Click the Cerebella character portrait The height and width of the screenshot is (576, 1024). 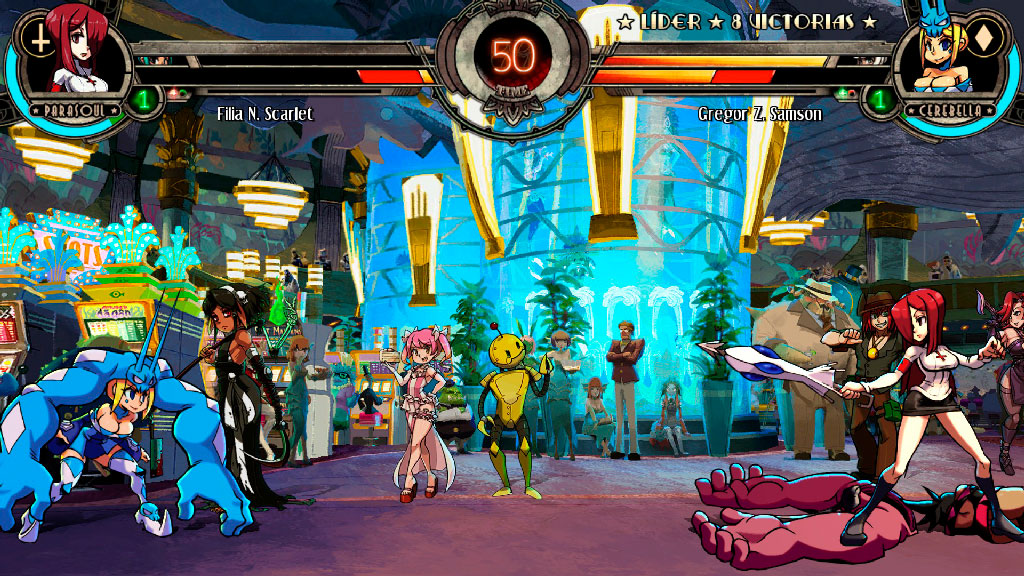point(940,58)
